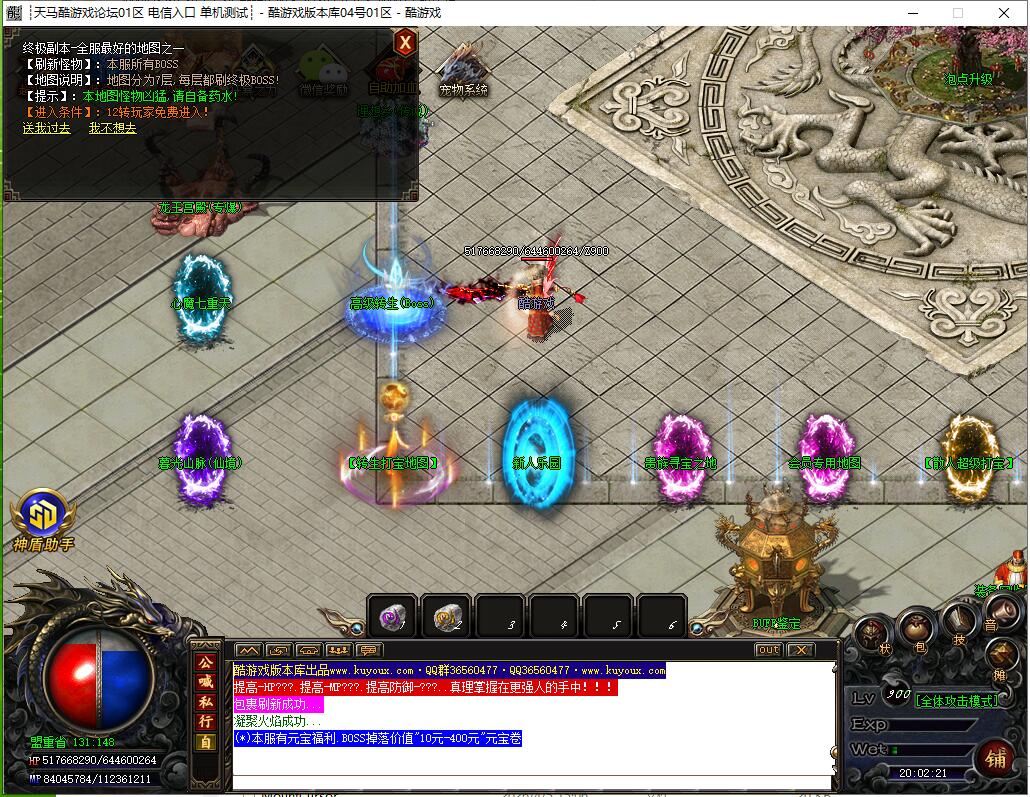This screenshot has width=1030, height=797.
Task: Choose the 送我过去 dialogue link
Action: click(x=47, y=128)
